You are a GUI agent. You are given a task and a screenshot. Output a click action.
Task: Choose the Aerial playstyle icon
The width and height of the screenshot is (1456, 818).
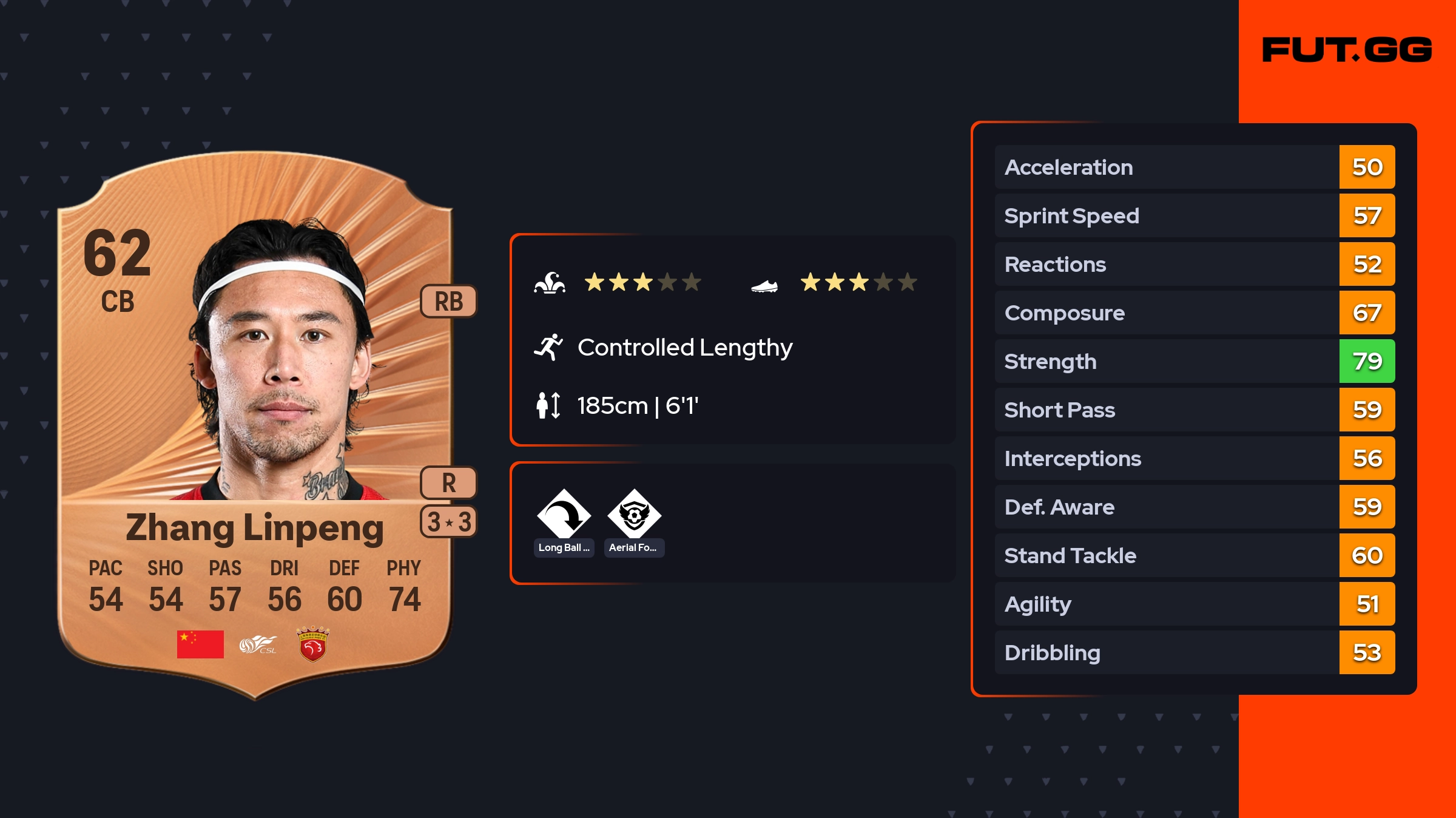coord(634,514)
